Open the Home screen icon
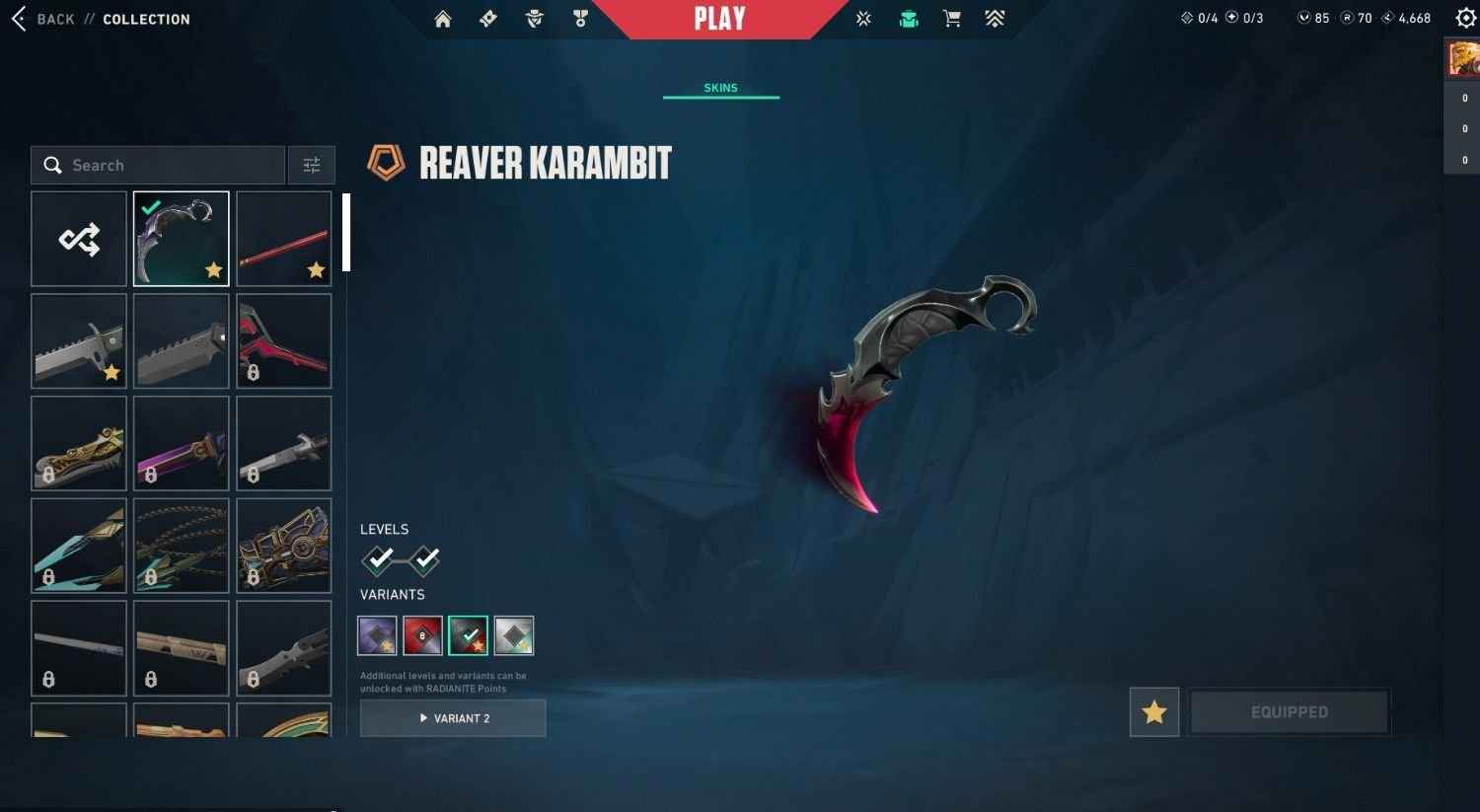This screenshot has width=1480, height=812. coord(442,18)
